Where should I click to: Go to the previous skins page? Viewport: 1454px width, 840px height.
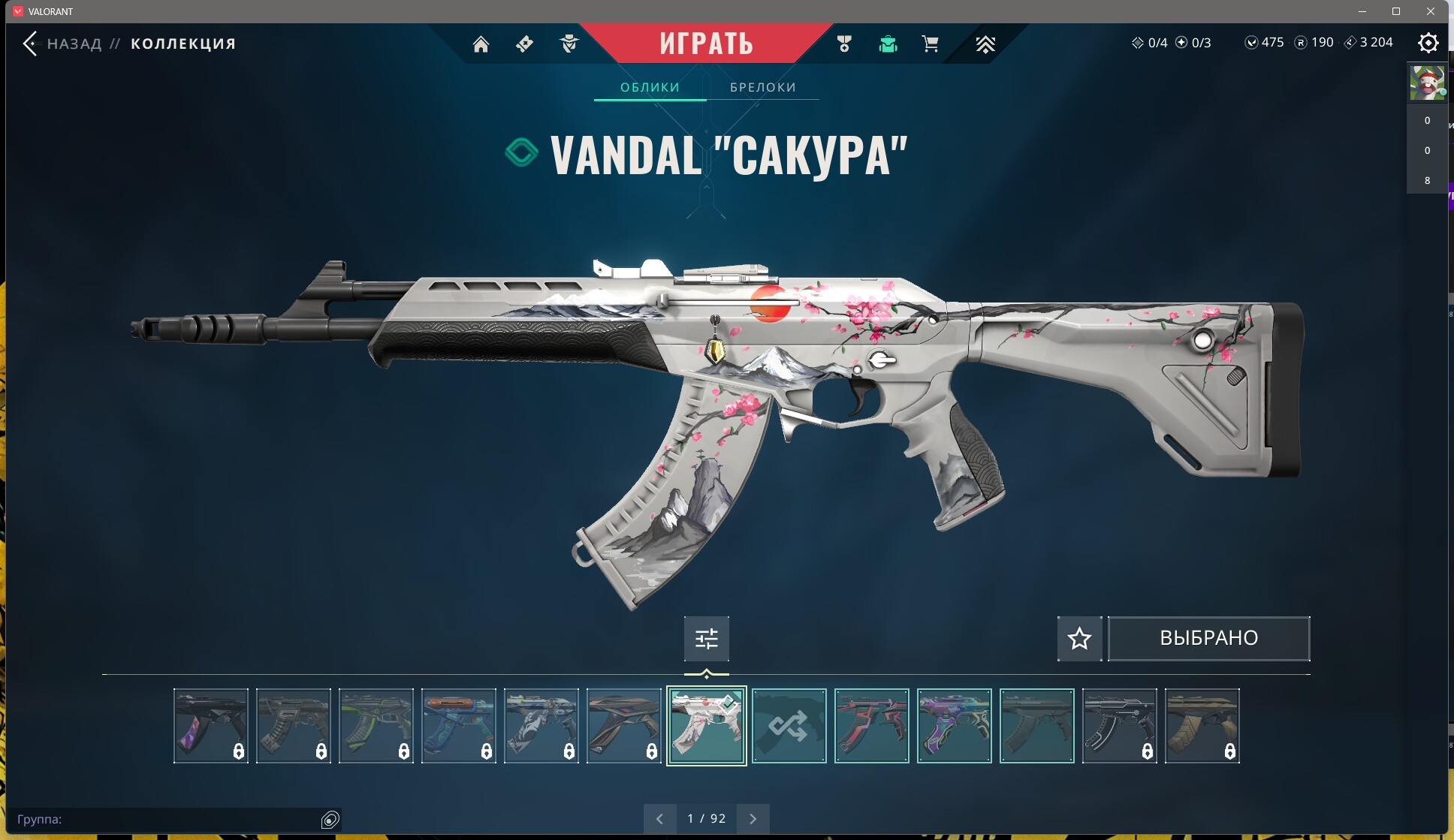click(659, 818)
